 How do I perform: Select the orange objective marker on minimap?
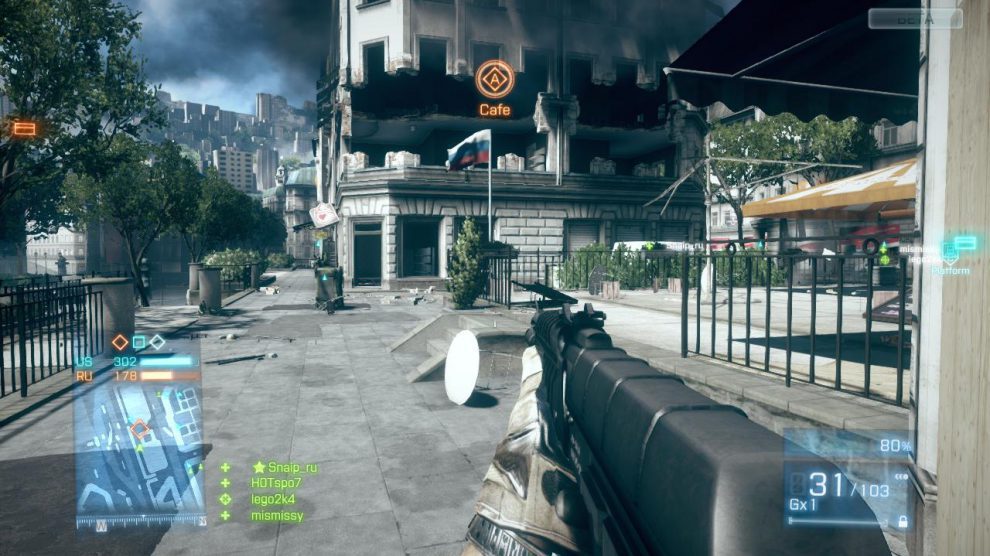[x=141, y=430]
